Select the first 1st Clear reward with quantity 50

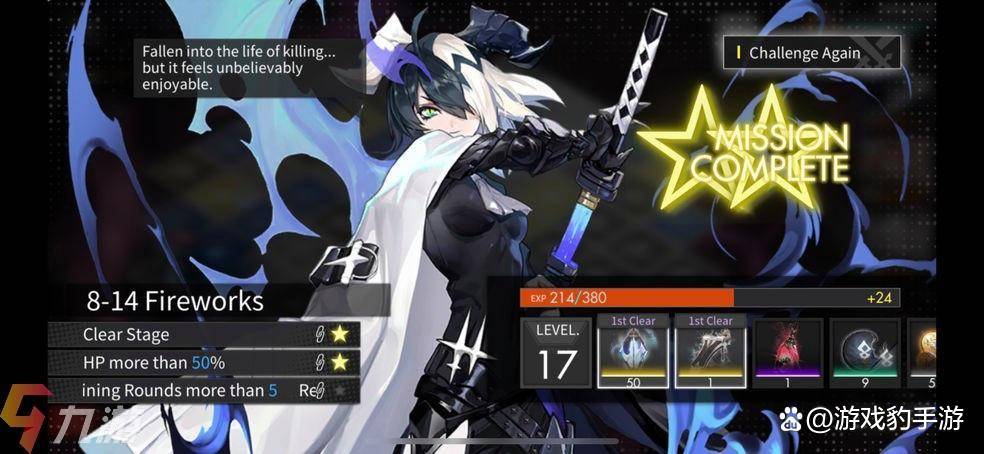pos(633,351)
